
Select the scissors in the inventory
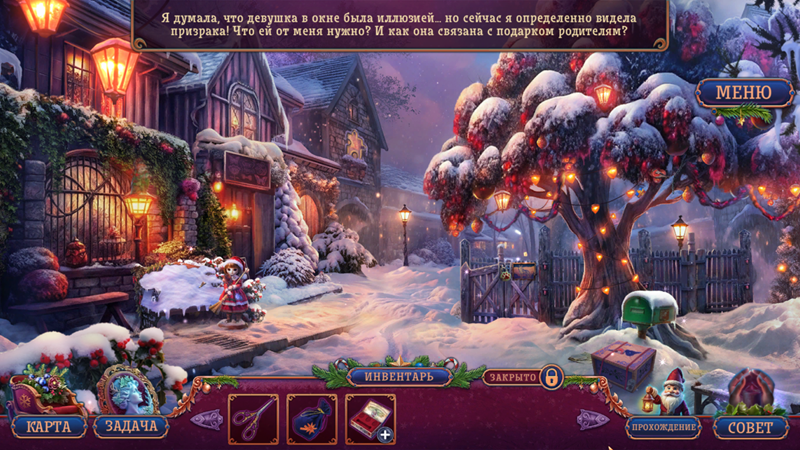point(253,418)
